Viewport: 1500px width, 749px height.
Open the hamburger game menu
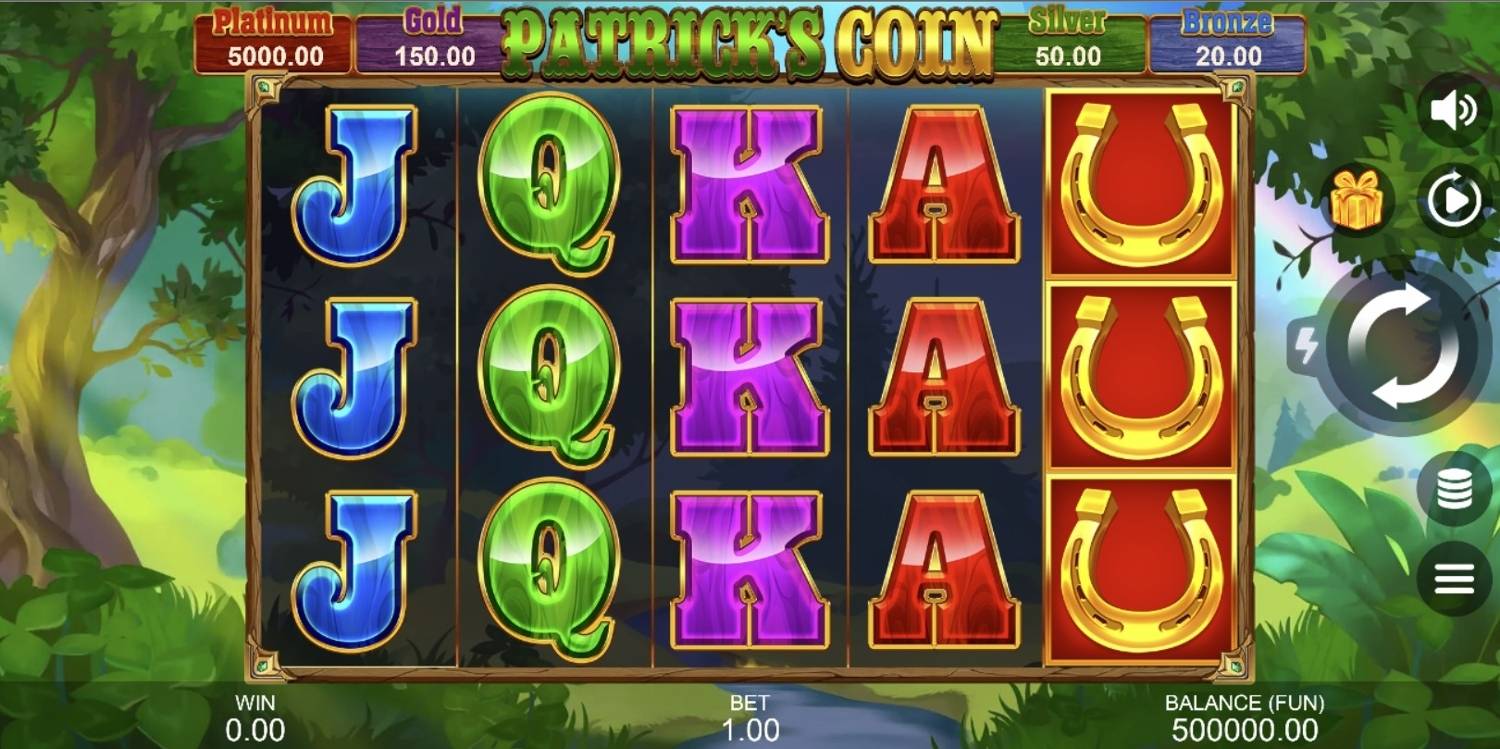1455,575
